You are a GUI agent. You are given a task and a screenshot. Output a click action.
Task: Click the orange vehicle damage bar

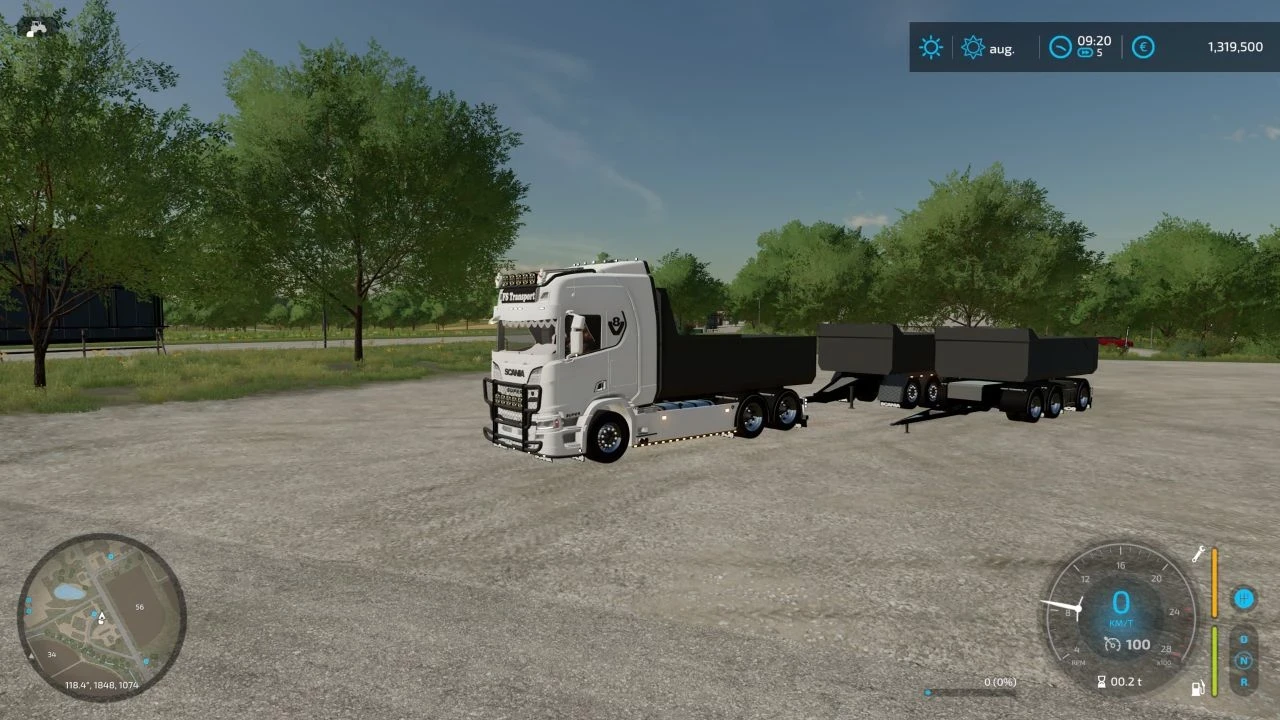point(1214,583)
